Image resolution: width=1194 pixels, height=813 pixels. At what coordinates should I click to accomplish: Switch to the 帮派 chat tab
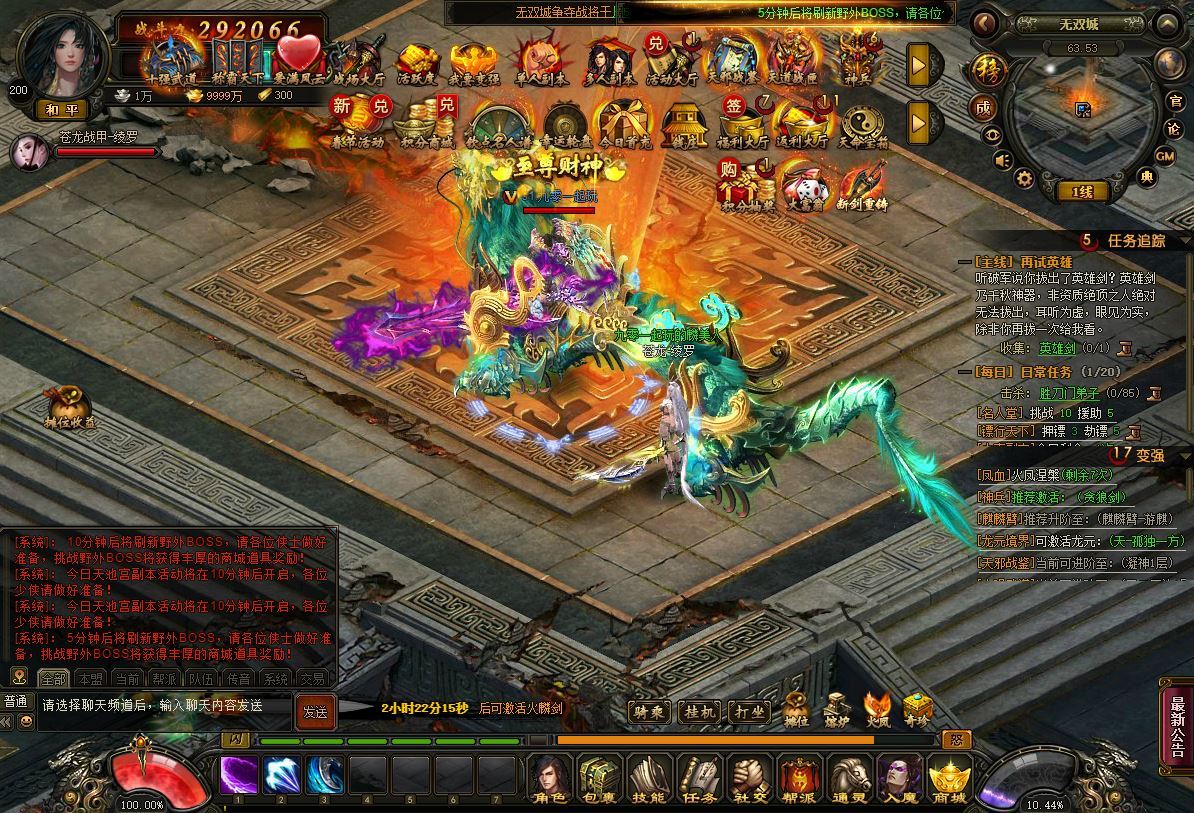[164, 679]
